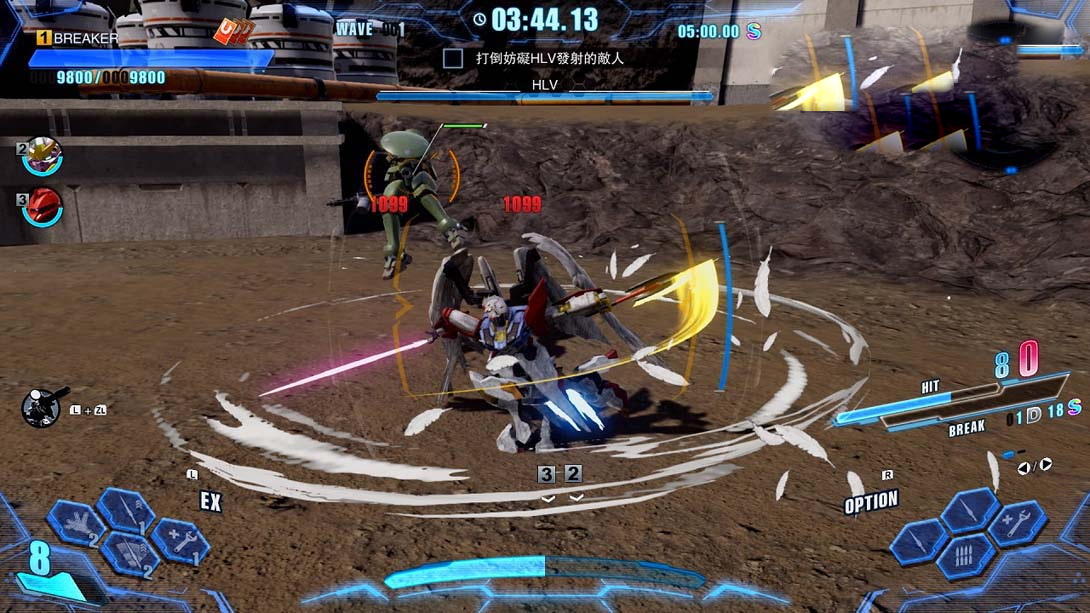Activate the wing EX skill hexagon
Viewport: 1090px width, 613px height.
click(x=77, y=523)
